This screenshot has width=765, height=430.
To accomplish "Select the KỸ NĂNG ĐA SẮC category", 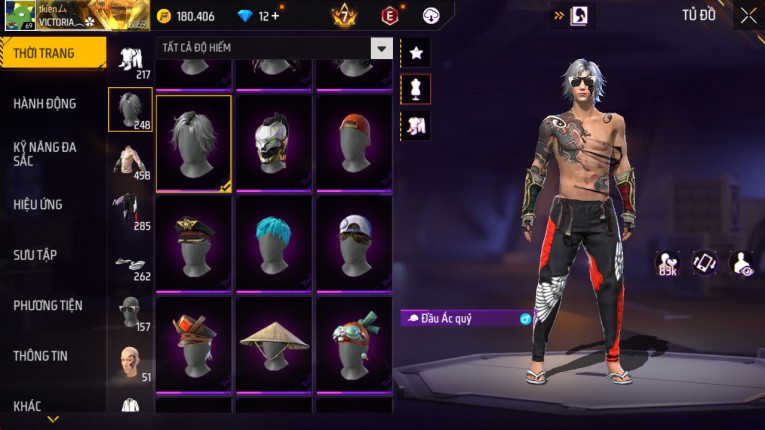I will (45, 153).
